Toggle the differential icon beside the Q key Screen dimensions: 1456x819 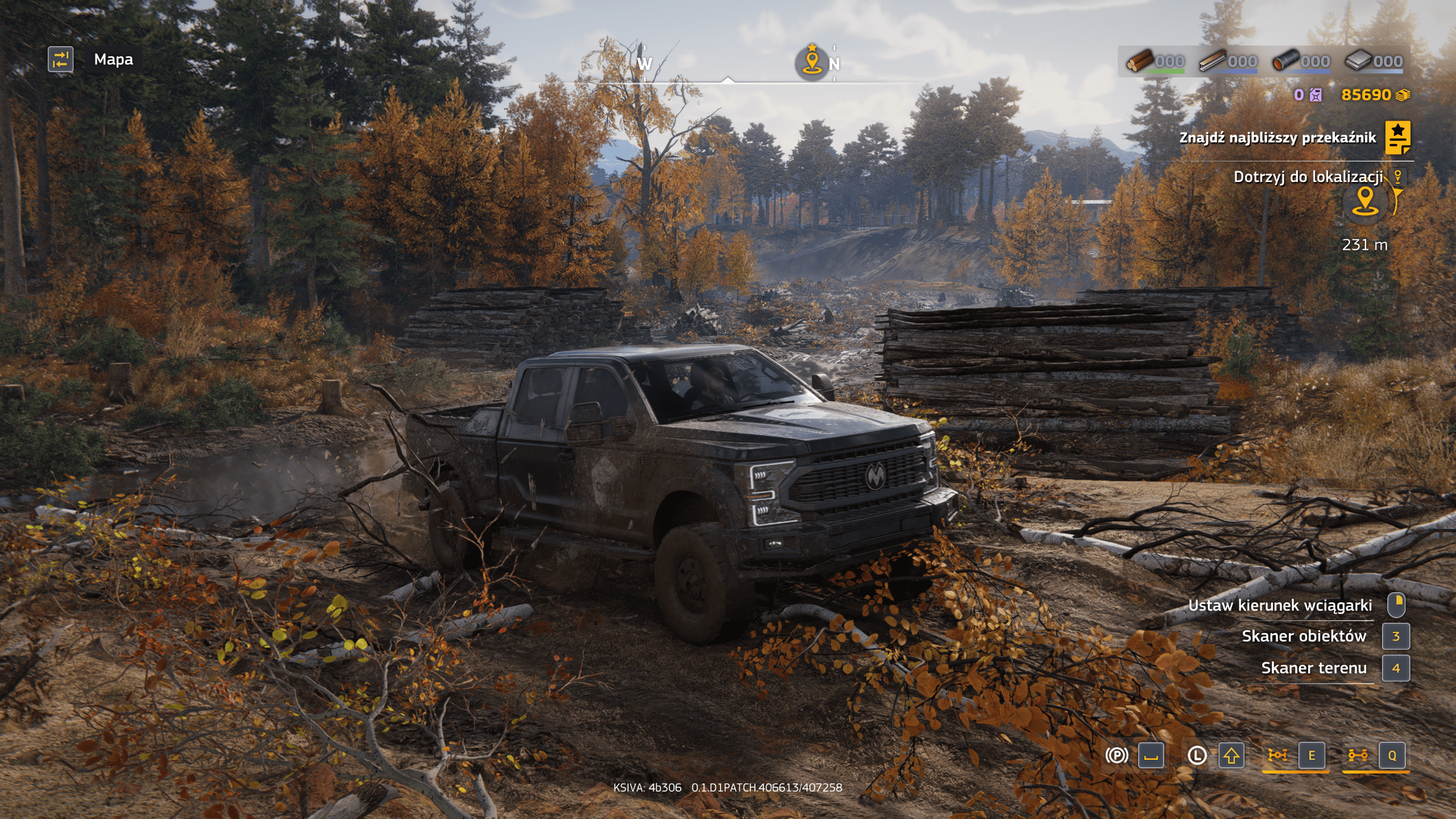click(x=1358, y=755)
